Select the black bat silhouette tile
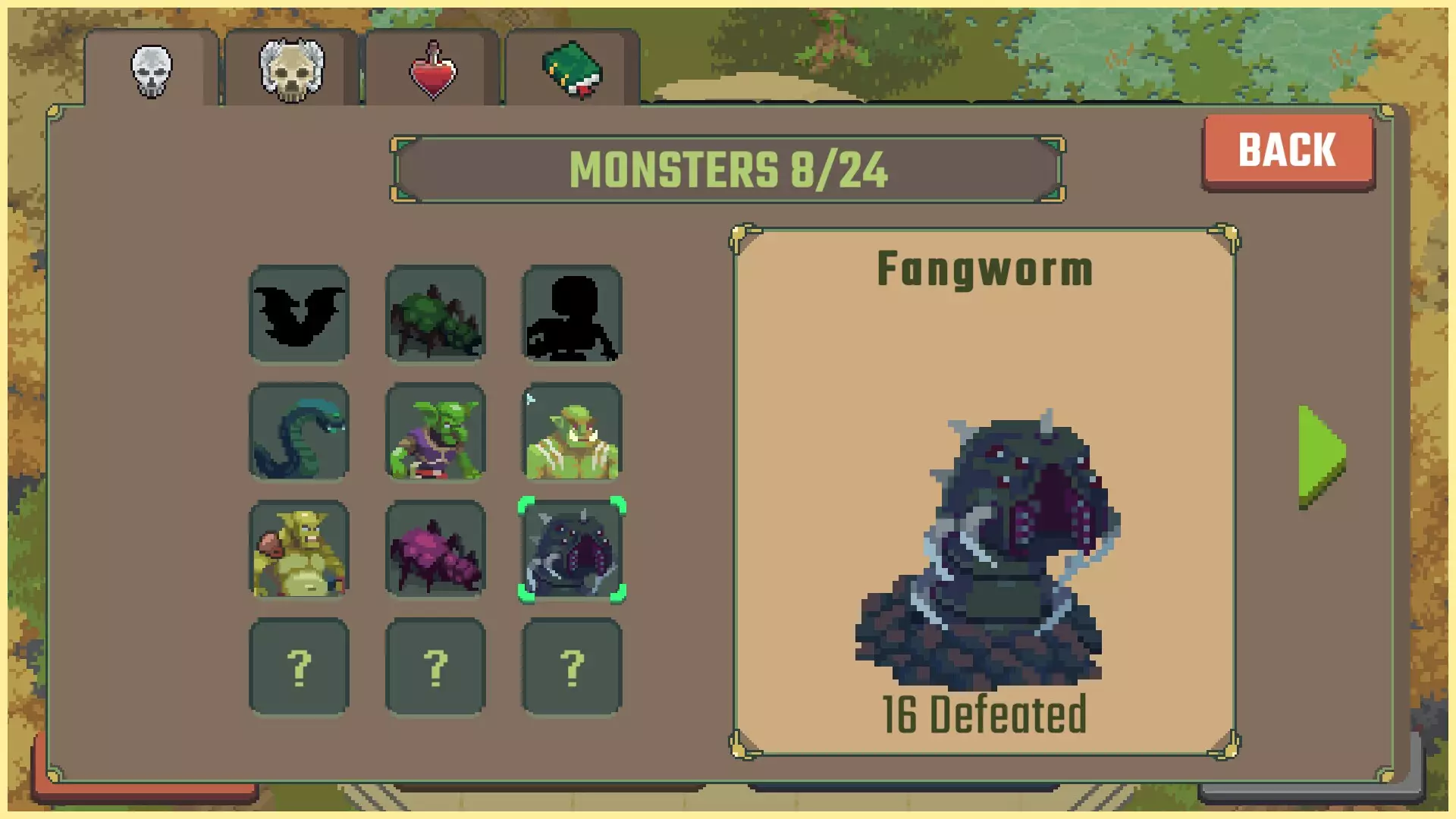1456x819 pixels. (x=300, y=314)
